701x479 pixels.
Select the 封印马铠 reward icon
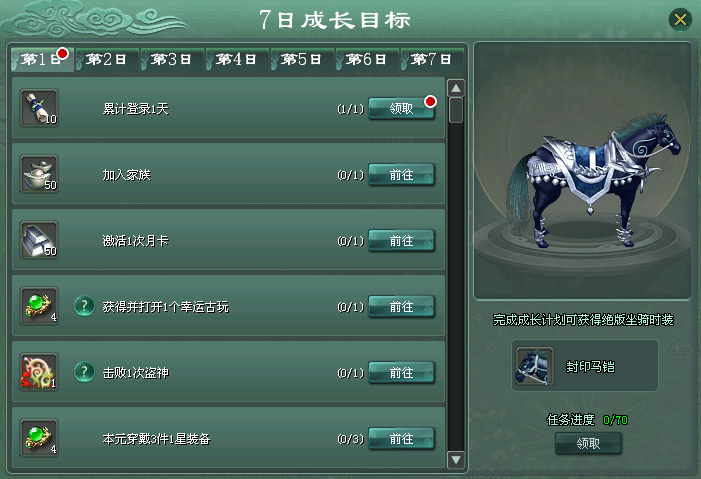[x=533, y=366]
